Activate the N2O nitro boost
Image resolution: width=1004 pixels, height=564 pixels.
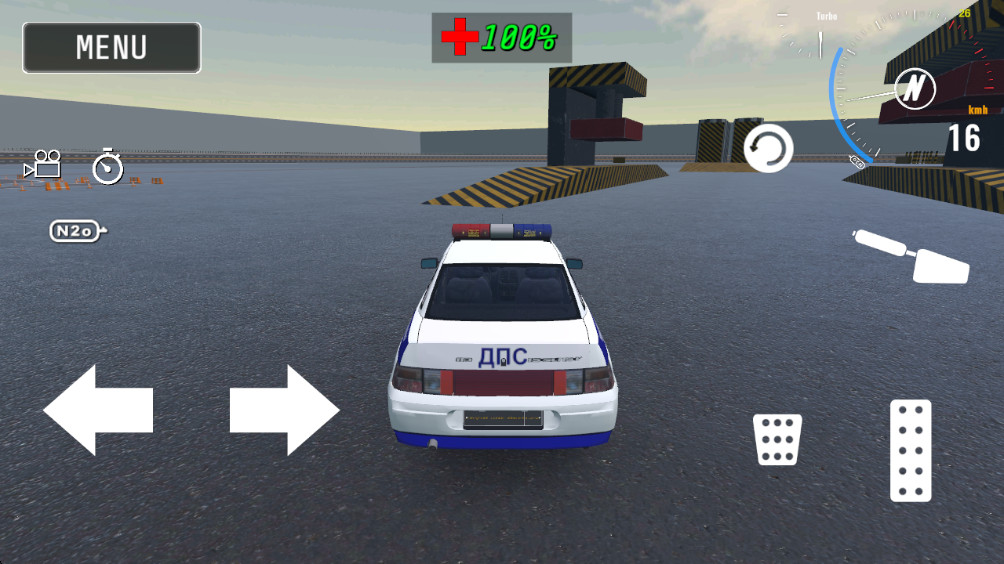click(x=77, y=231)
